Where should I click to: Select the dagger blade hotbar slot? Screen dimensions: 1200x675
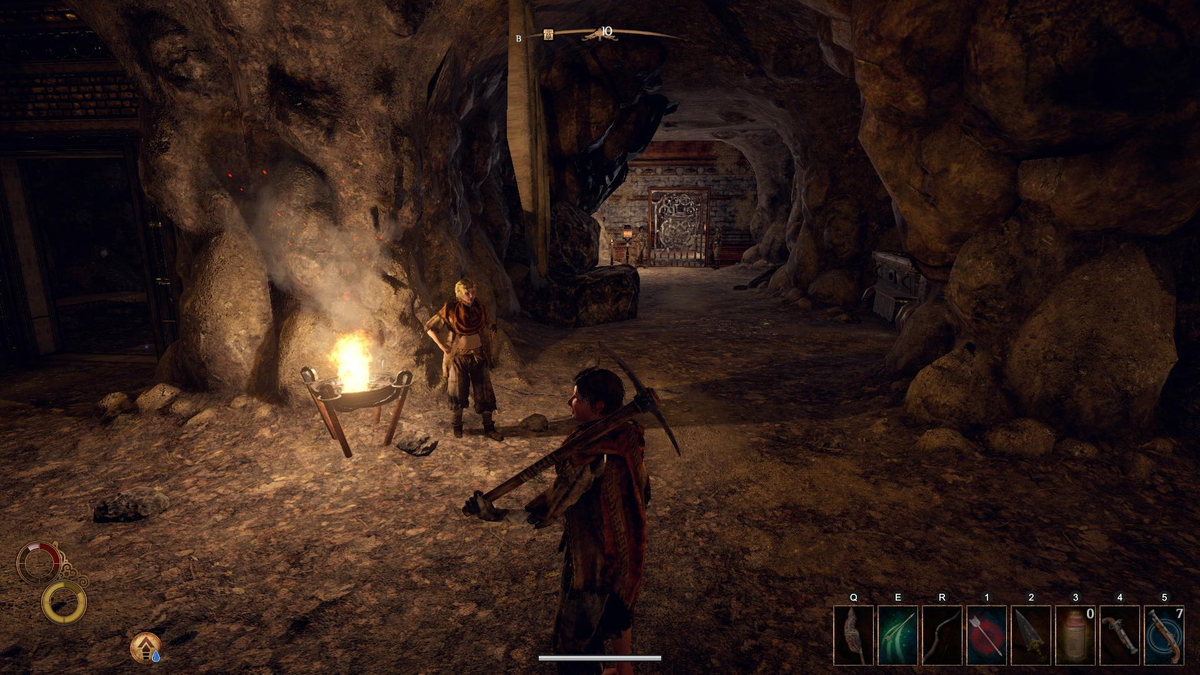[x=1030, y=635]
